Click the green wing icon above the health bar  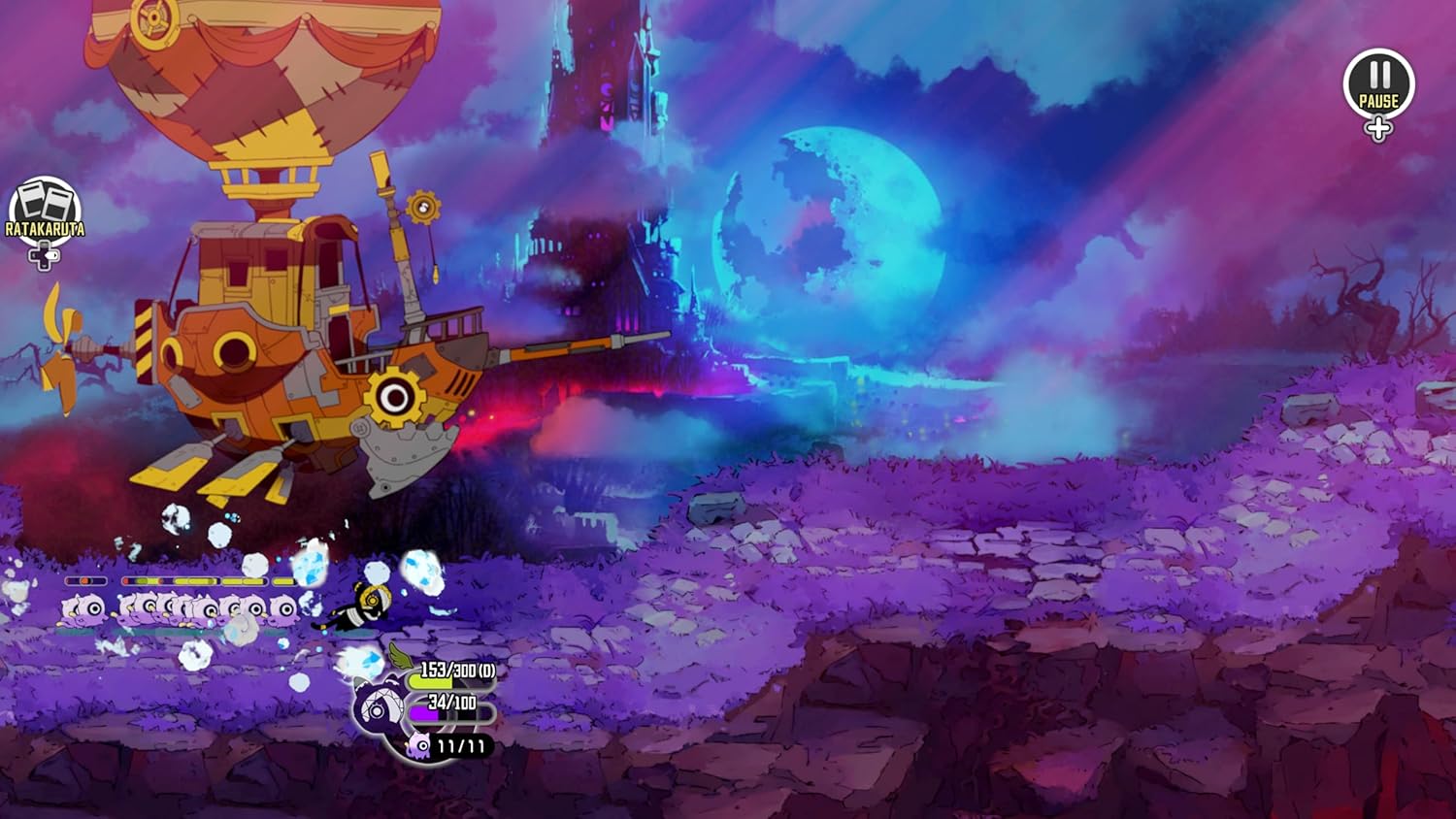400,655
